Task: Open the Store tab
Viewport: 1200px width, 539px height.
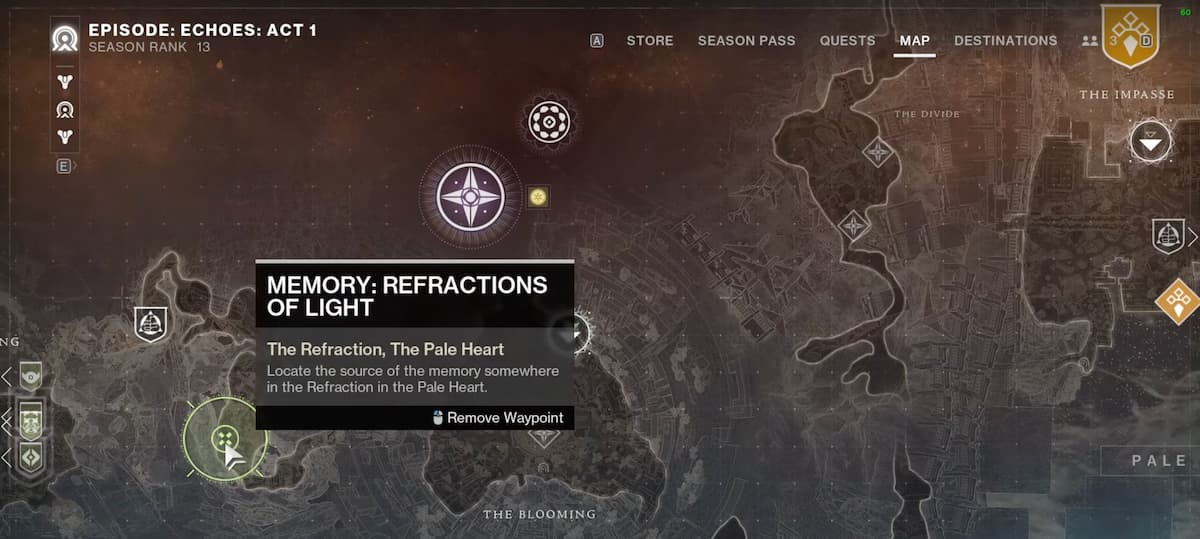Action: [649, 41]
